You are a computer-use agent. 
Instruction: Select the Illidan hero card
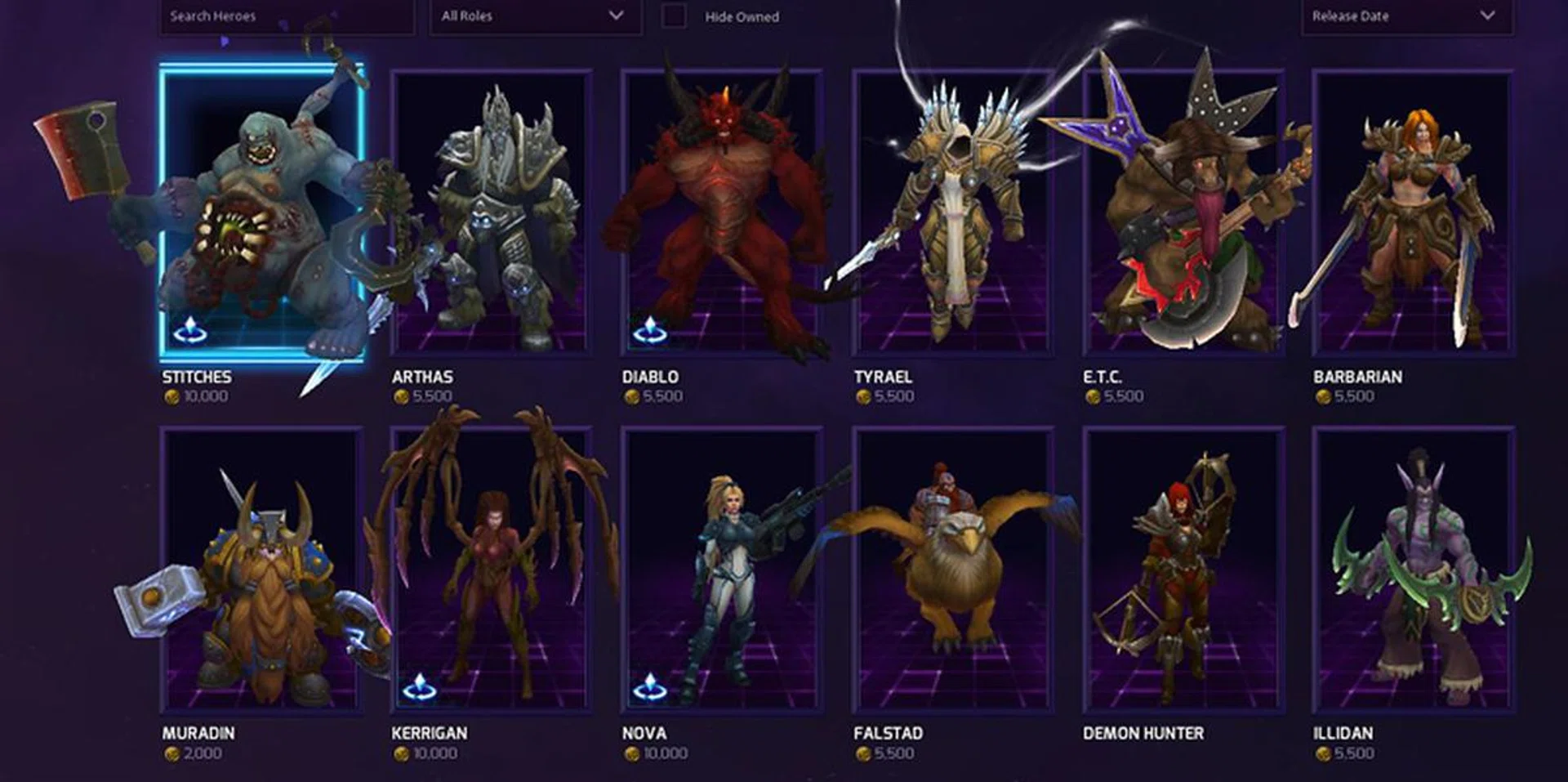click(x=1413, y=570)
